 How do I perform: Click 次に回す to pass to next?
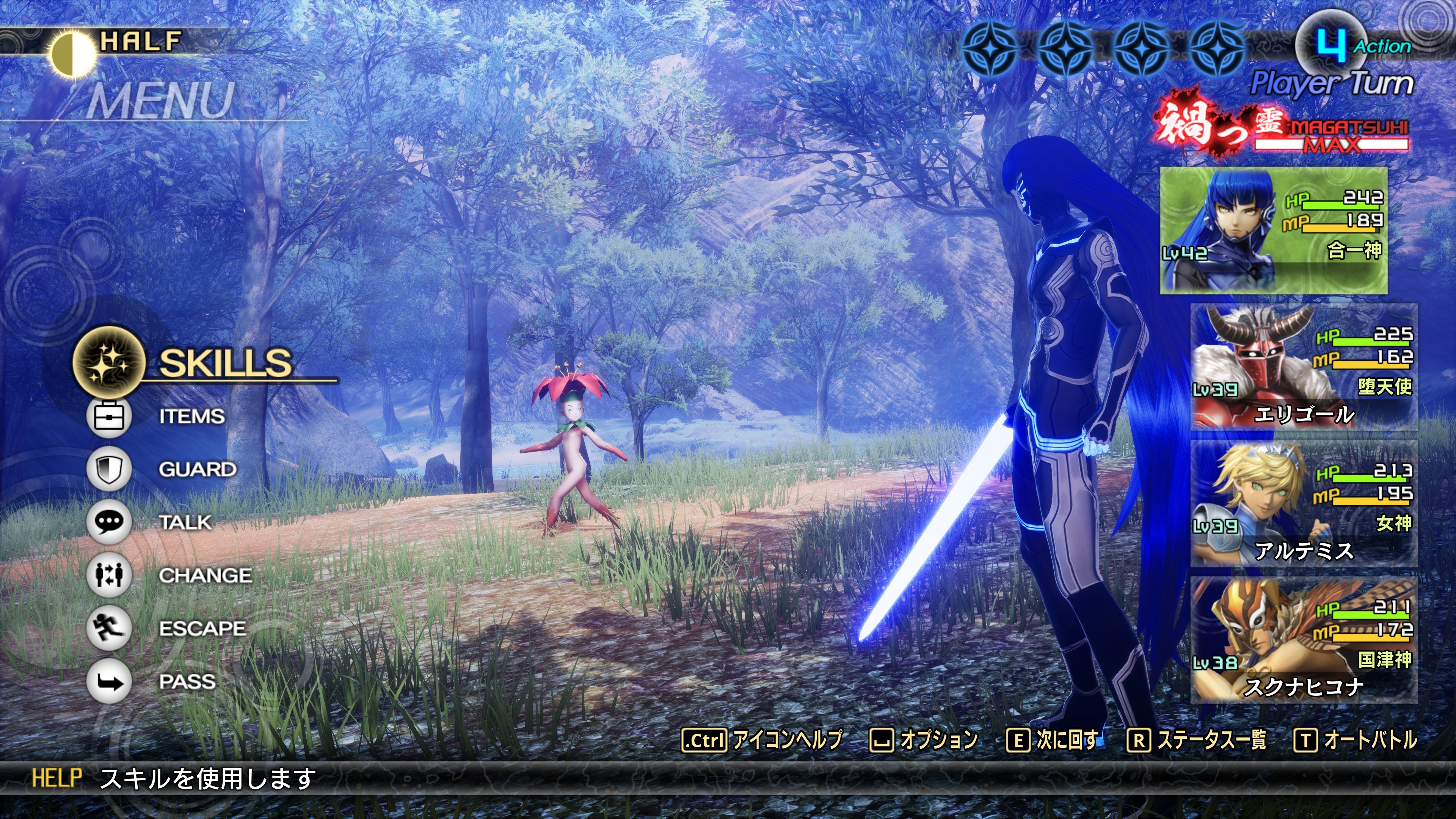point(1053,740)
